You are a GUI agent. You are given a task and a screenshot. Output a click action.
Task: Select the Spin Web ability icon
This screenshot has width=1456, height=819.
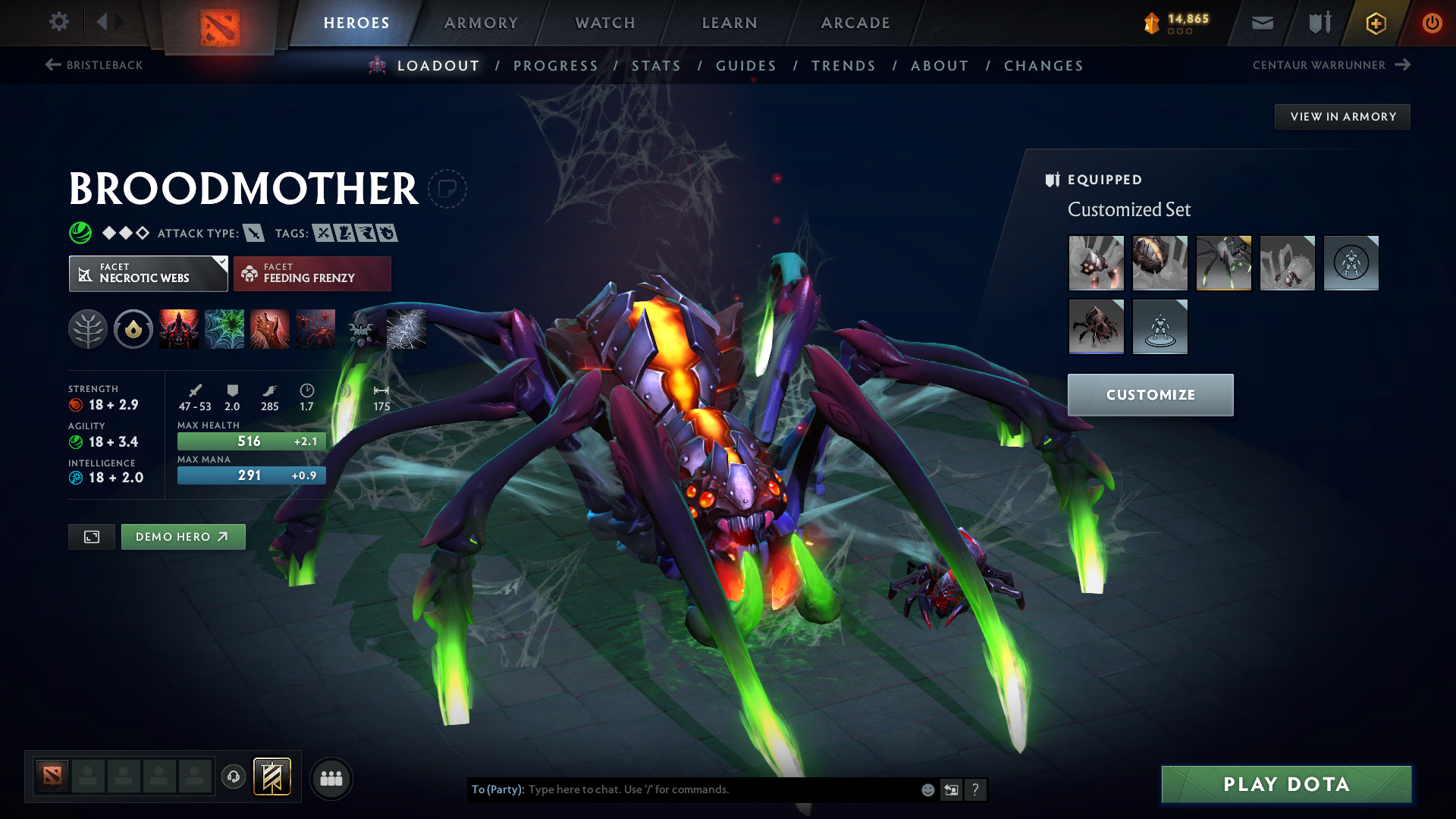point(224,328)
